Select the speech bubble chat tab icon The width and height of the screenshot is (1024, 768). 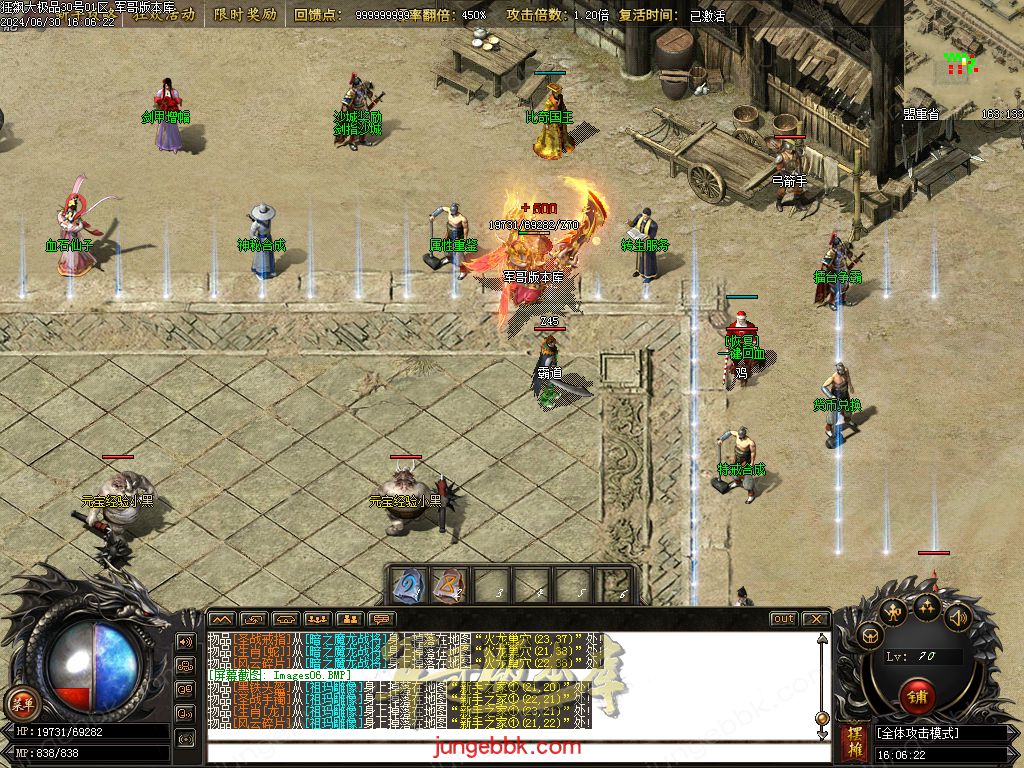click(381, 619)
